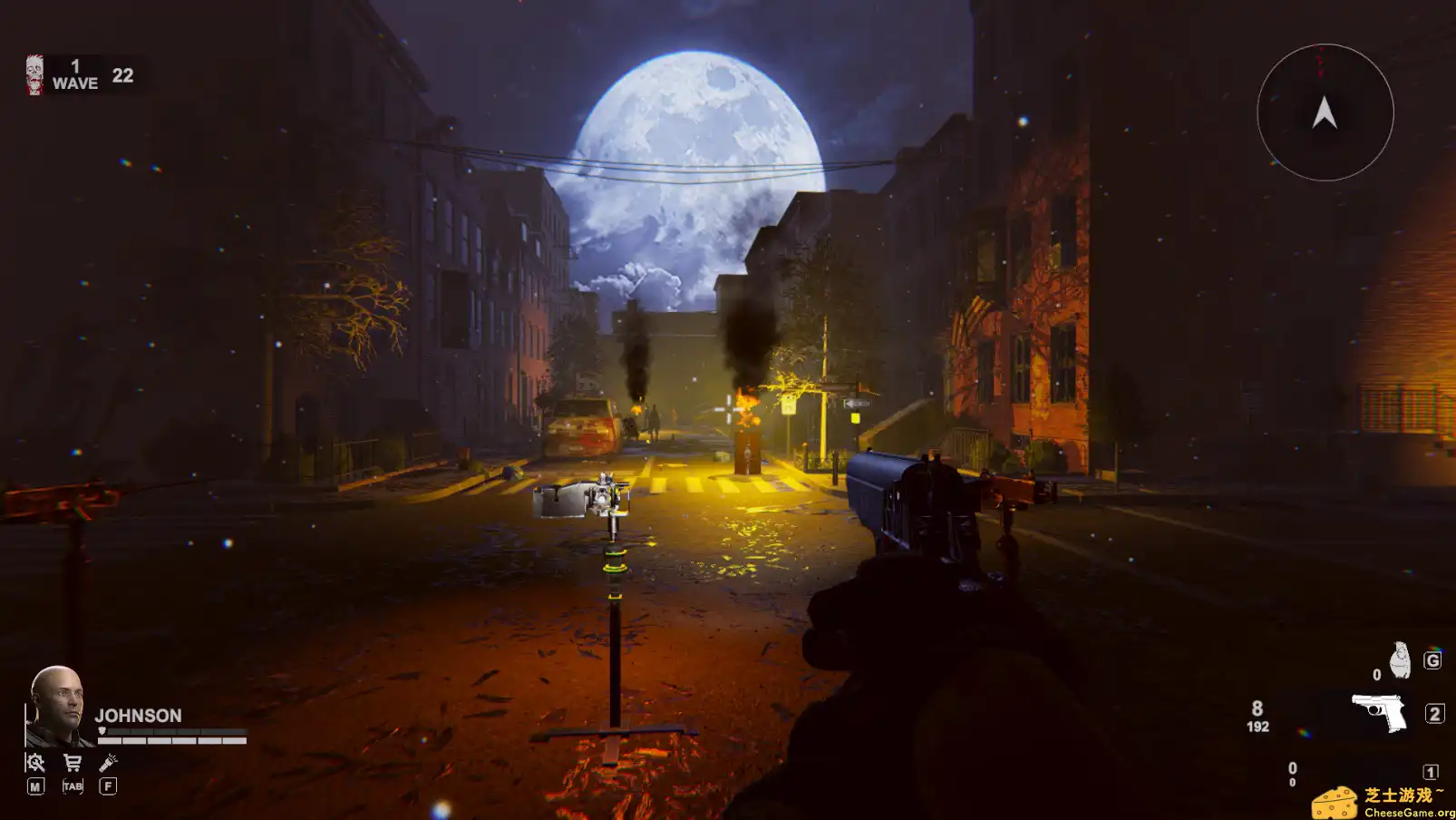Screen dimensions: 1456x820
Task: Select the workbench gear-wrench icon above the M key
Action: [34, 764]
